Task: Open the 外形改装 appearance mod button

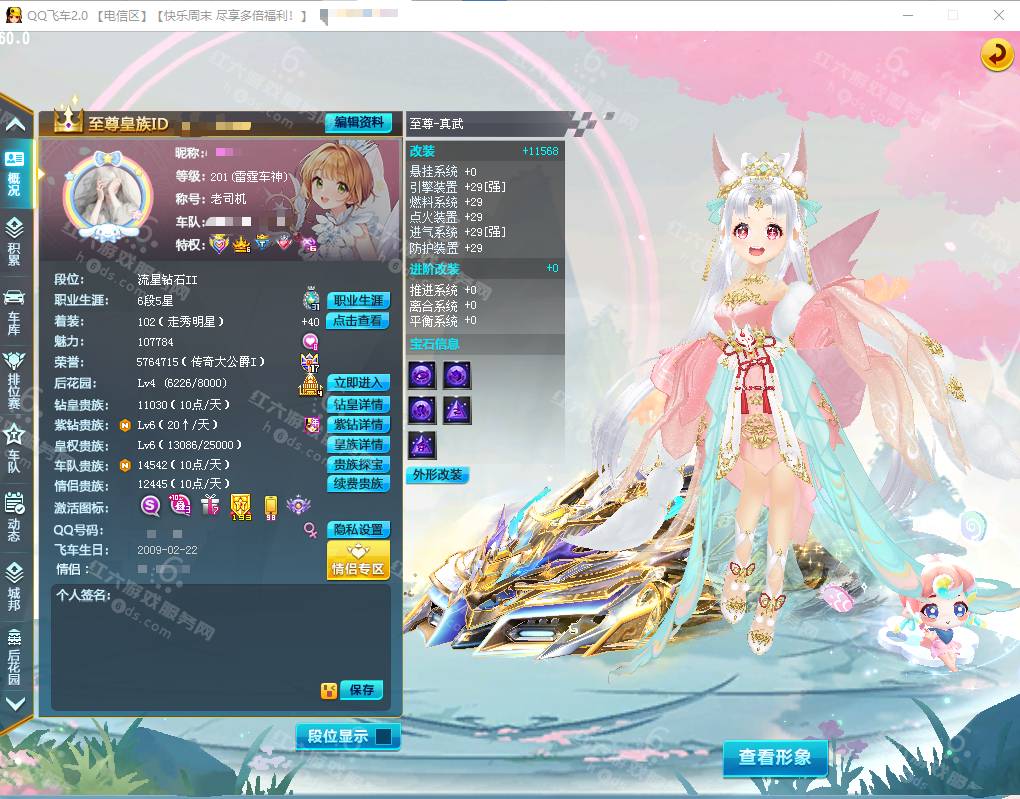Action: coord(437,475)
